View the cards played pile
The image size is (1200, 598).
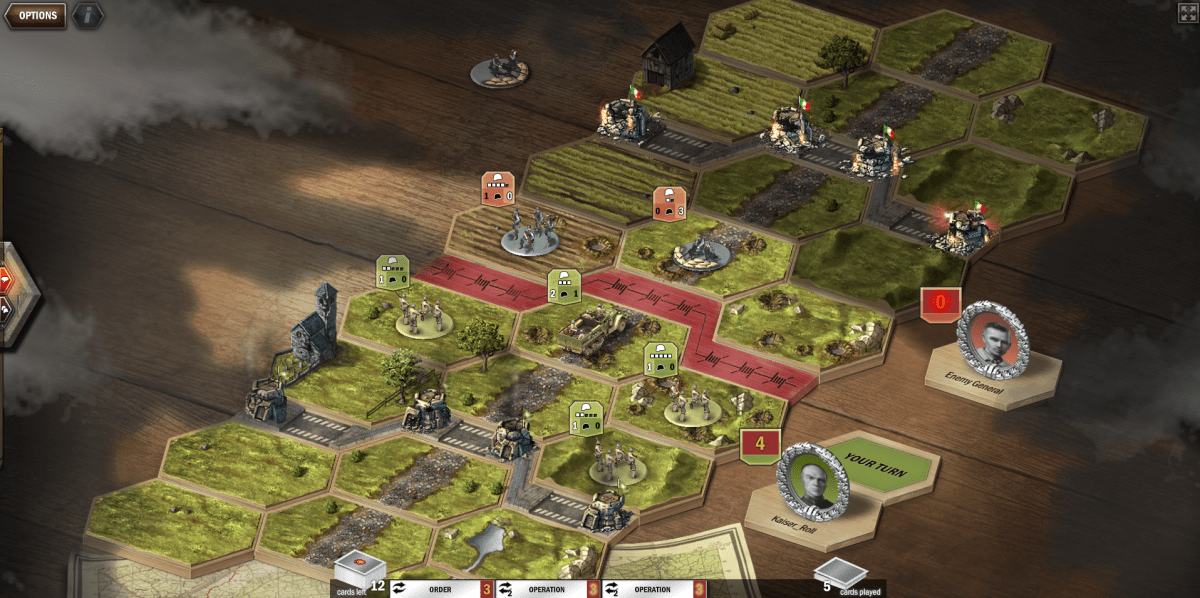click(x=840, y=575)
